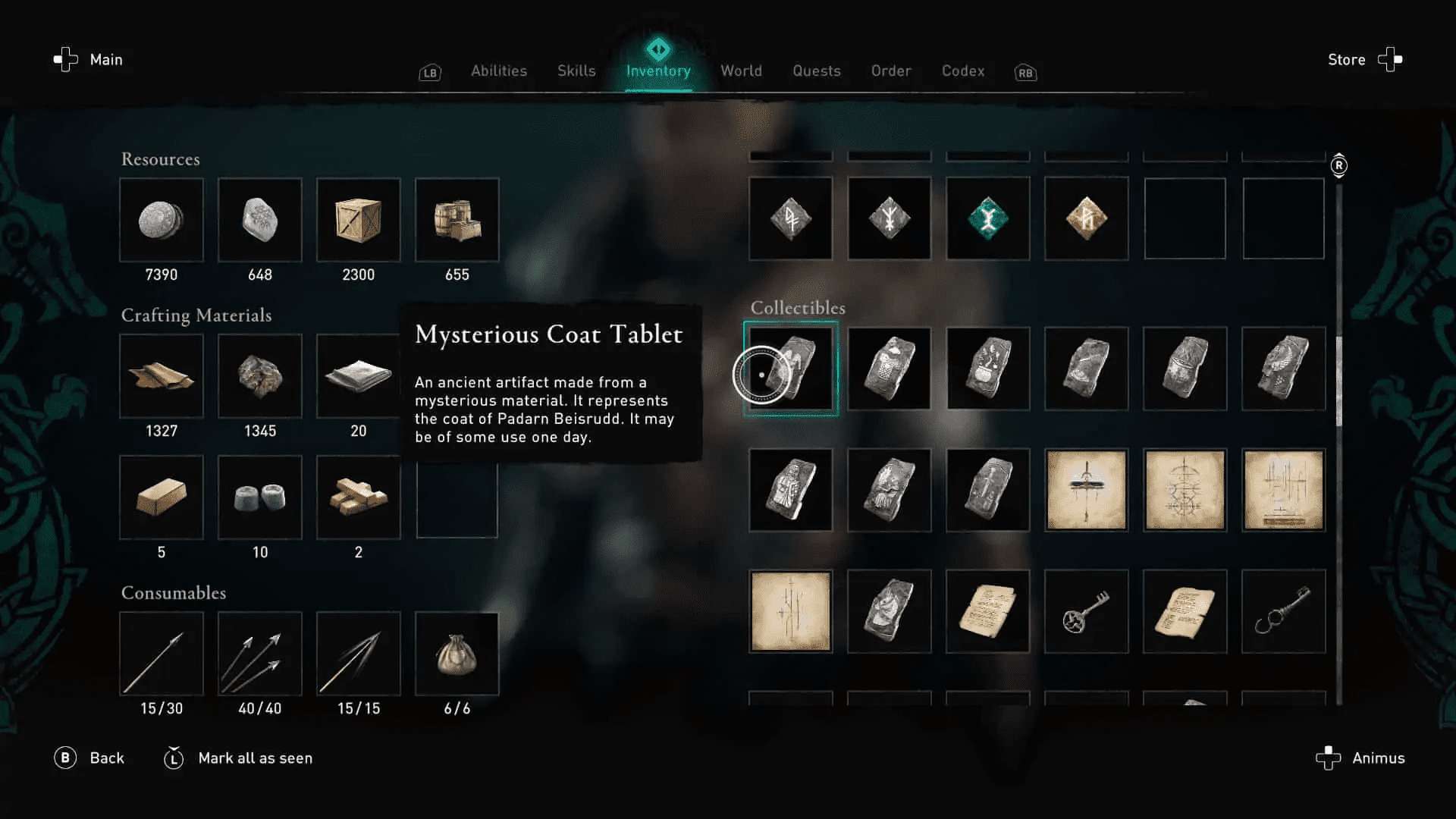Select the teal rune in the runes grid
The width and height of the screenshot is (1456, 819).
[987, 218]
